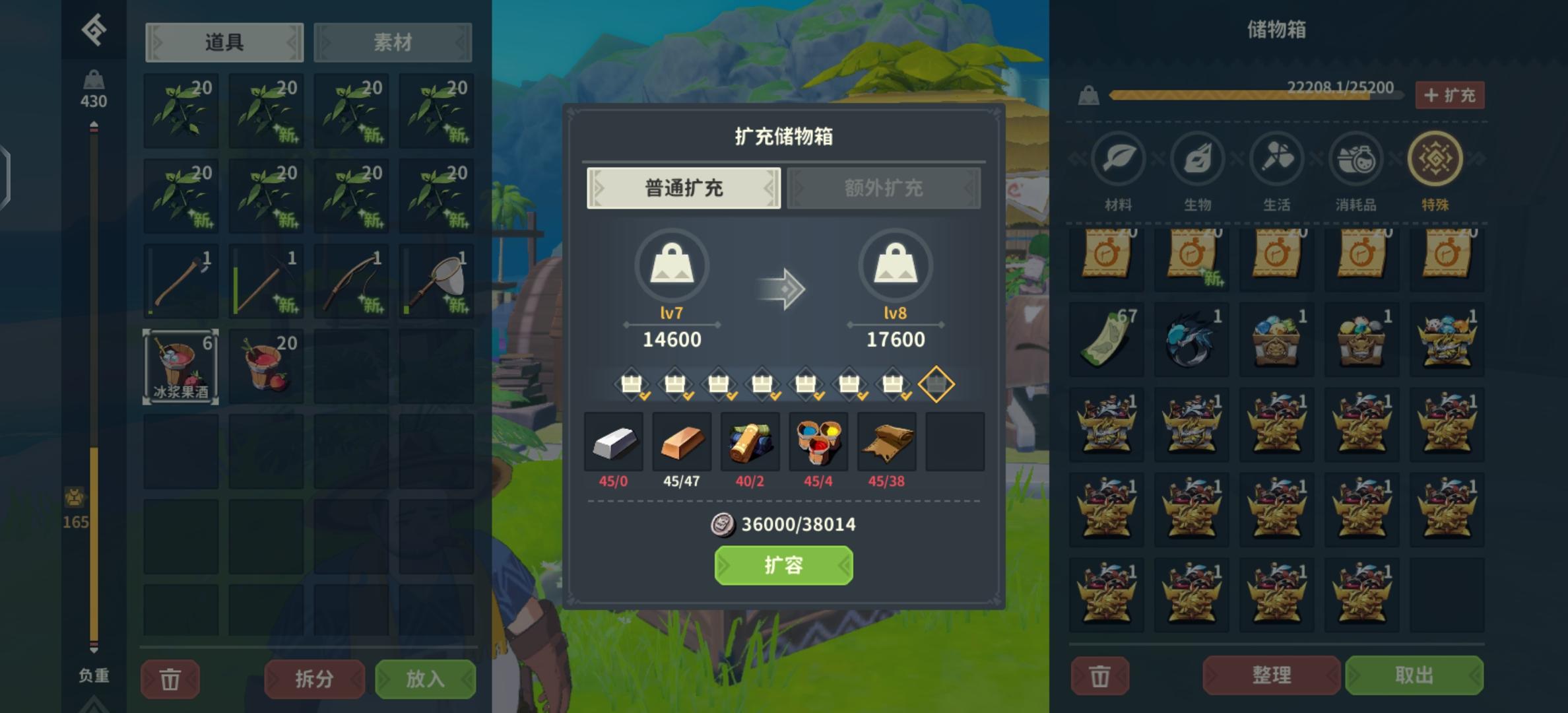
Task: Open the 素材 tab in inventory
Action: coord(393,42)
